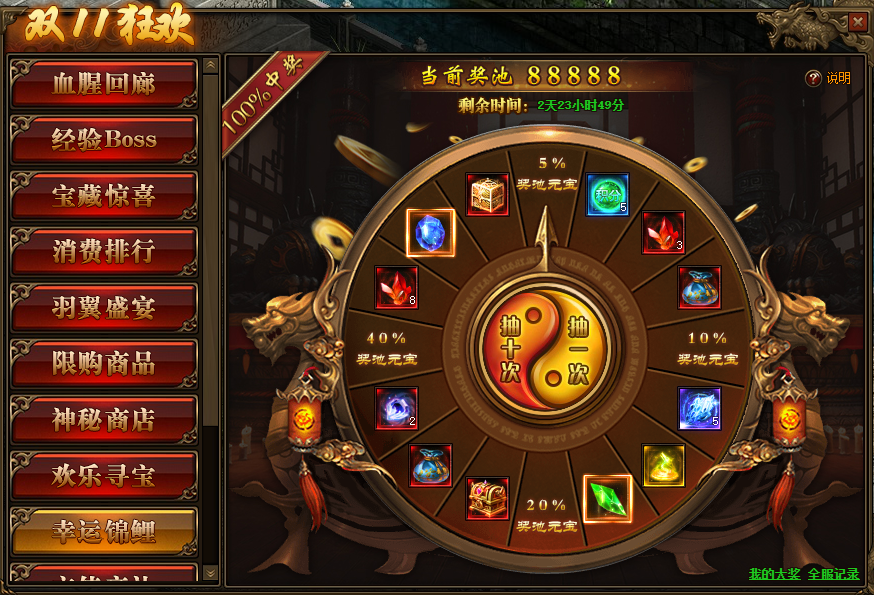The height and width of the screenshot is (595, 874).
Task: Open the 全服记录 server records
Action: pyautogui.click(x=834, y=574)
